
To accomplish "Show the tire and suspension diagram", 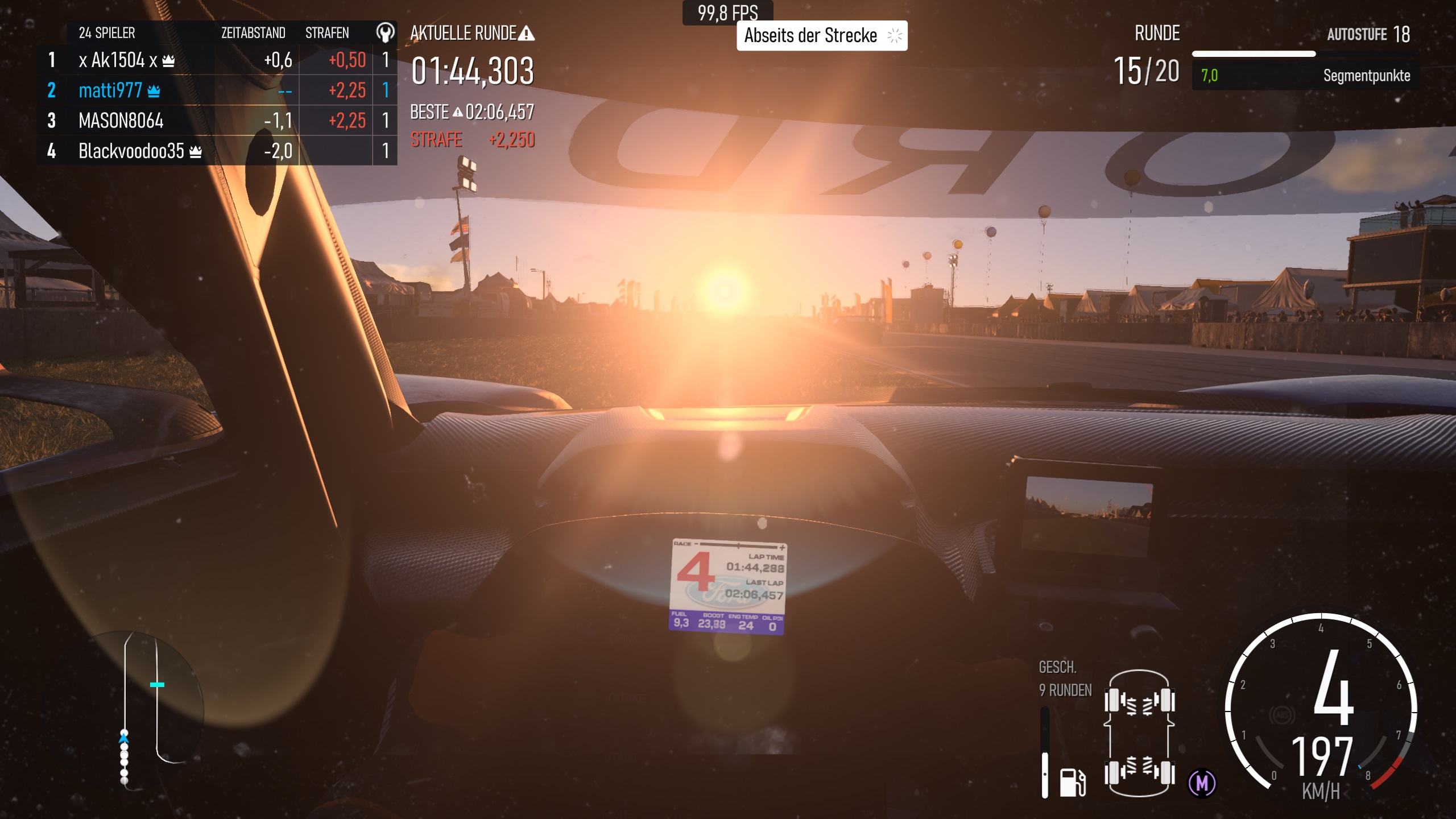I will pyautogui.click(x=1139, y=734).
